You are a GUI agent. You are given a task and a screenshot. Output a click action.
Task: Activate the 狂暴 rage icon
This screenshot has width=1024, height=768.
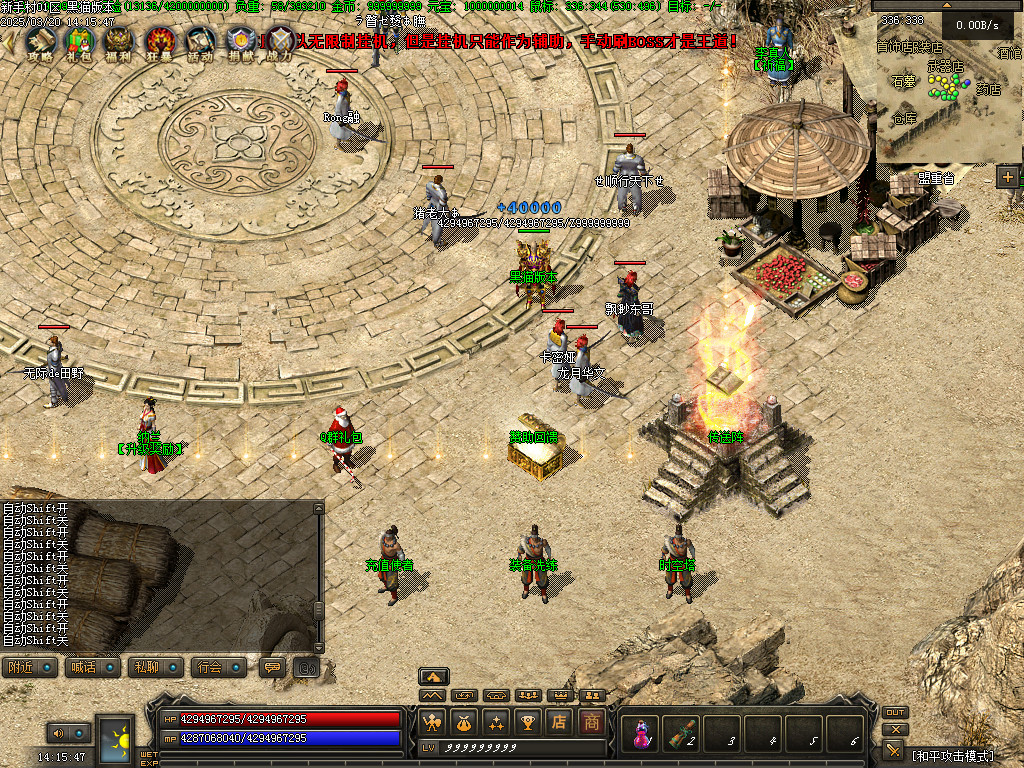coord(160,40)
